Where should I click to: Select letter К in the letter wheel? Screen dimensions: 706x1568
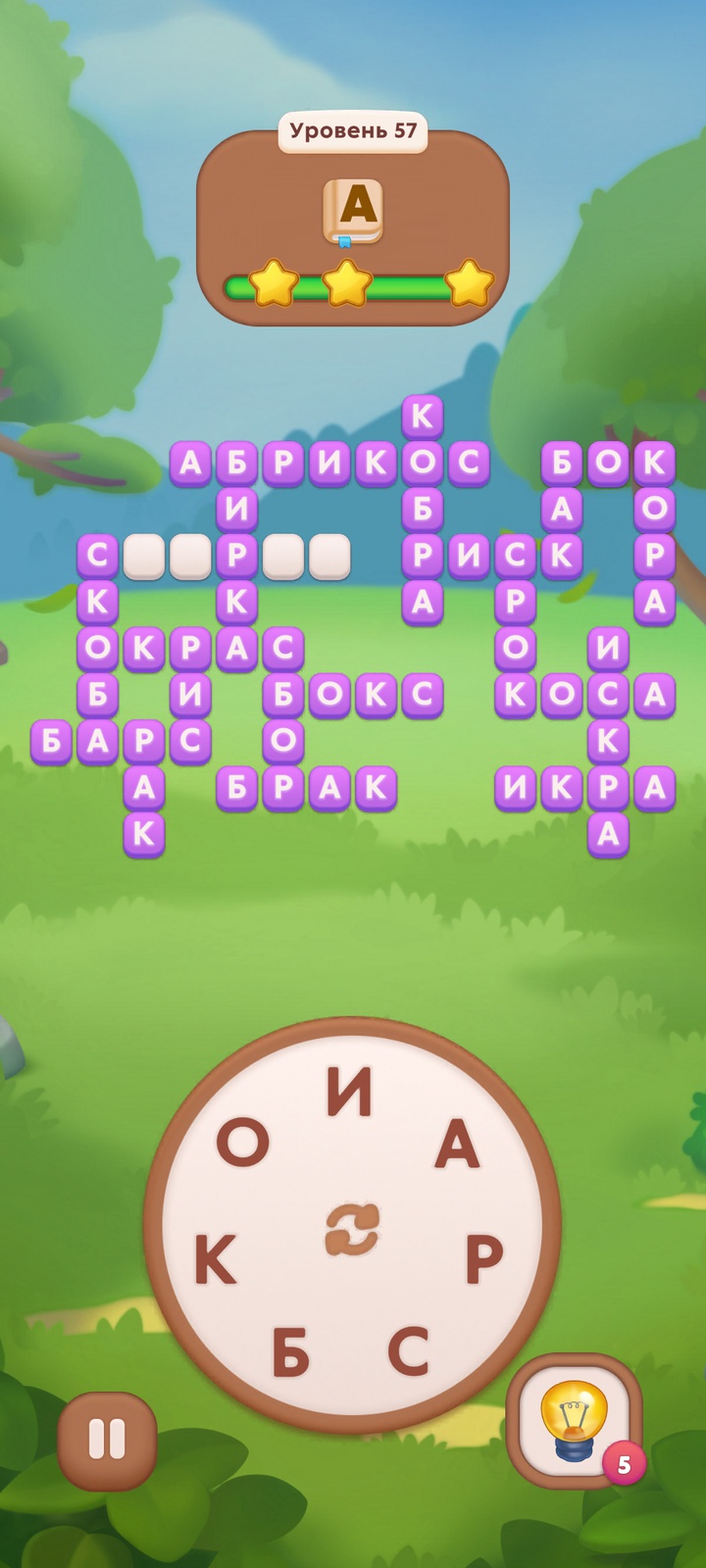[x=216, y=1259]
